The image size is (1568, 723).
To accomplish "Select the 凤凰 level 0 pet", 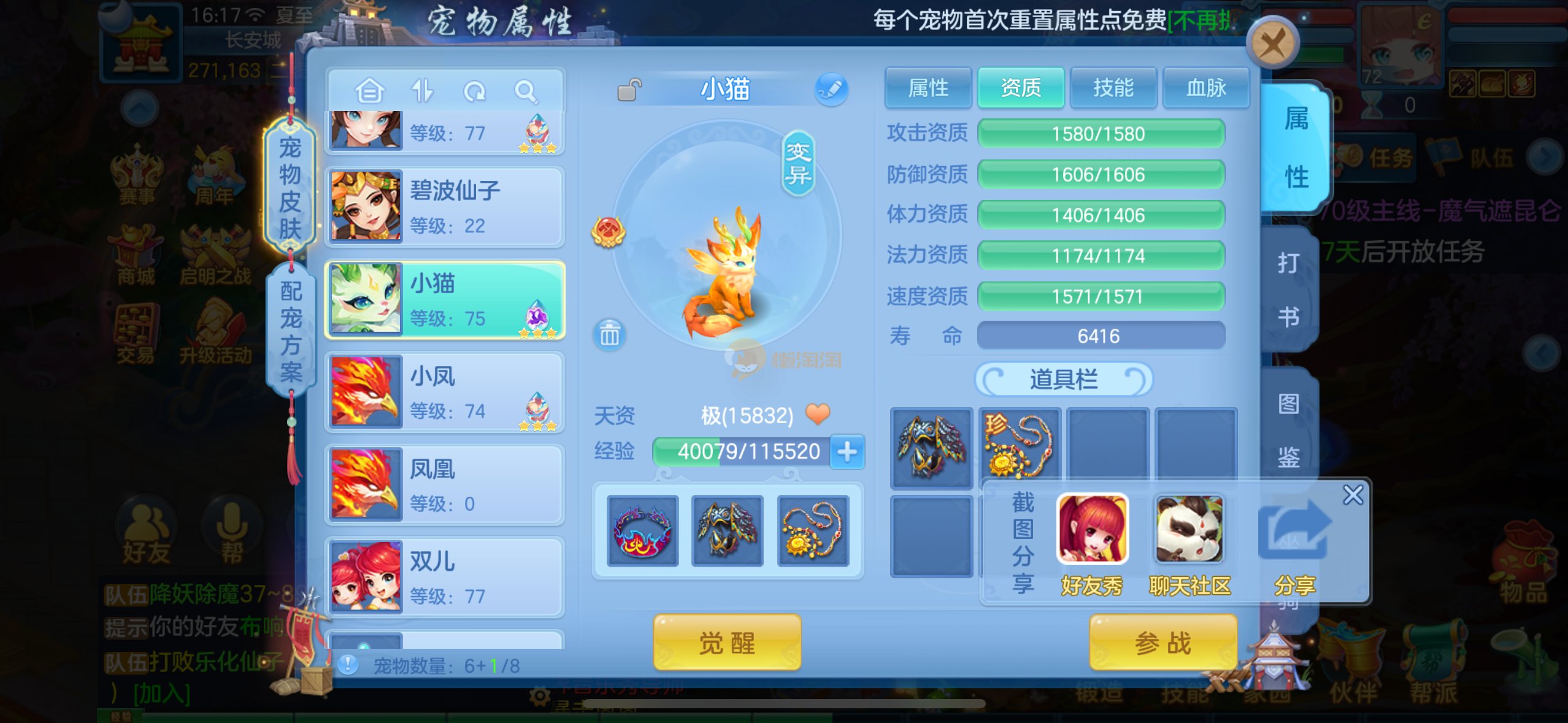I will pyautogui.click(x=444, y=484).
